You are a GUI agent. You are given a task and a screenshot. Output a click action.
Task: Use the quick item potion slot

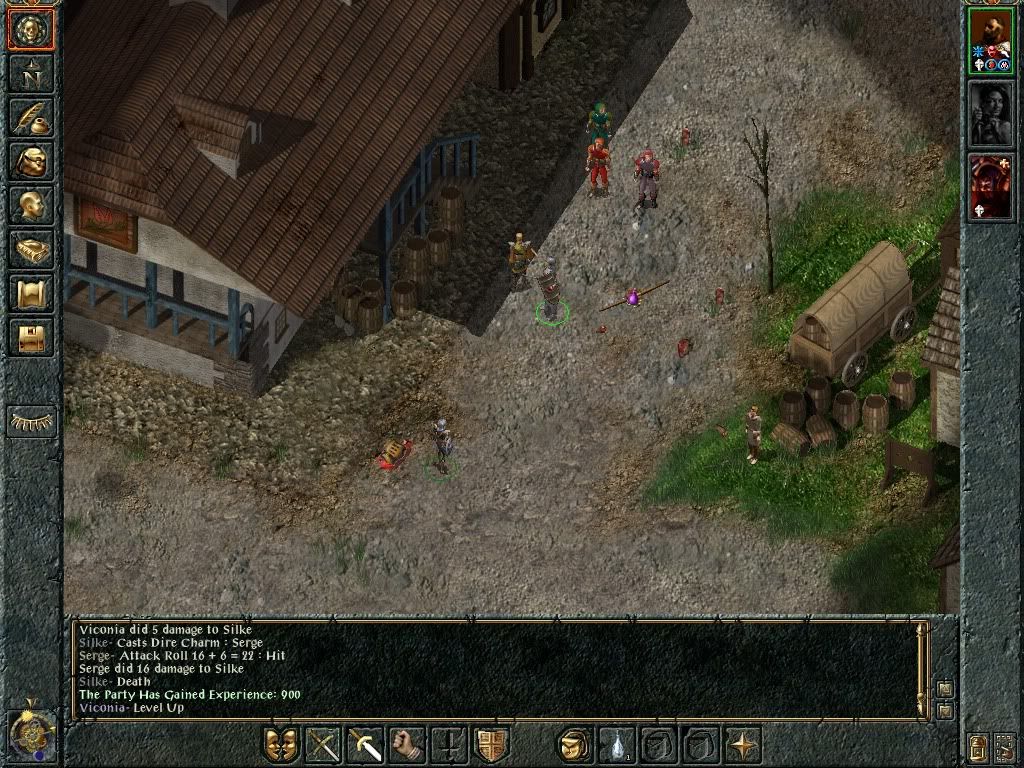(616, 745)
